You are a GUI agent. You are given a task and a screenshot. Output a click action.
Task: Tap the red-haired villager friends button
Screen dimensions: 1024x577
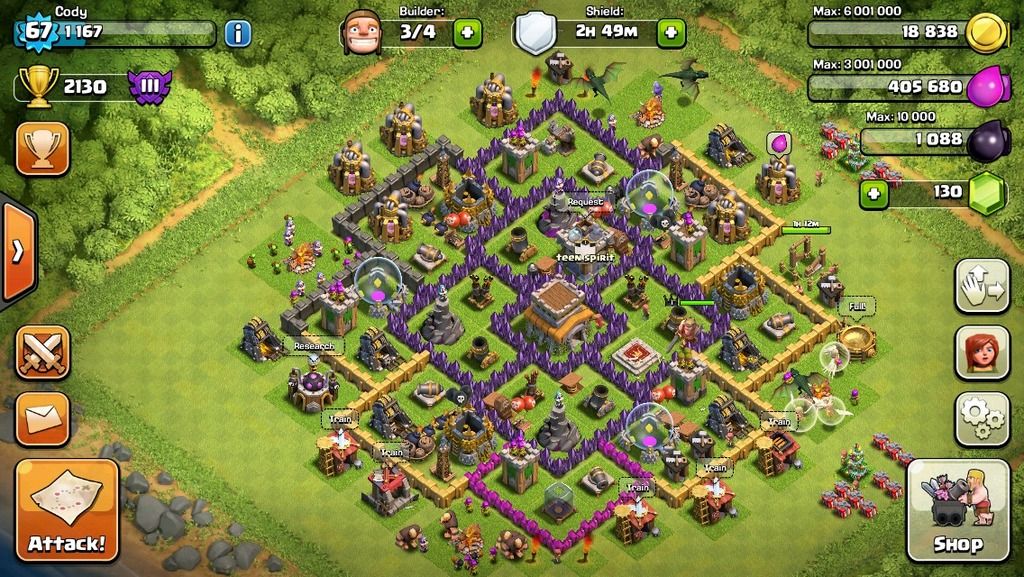[x=981, y=352]
